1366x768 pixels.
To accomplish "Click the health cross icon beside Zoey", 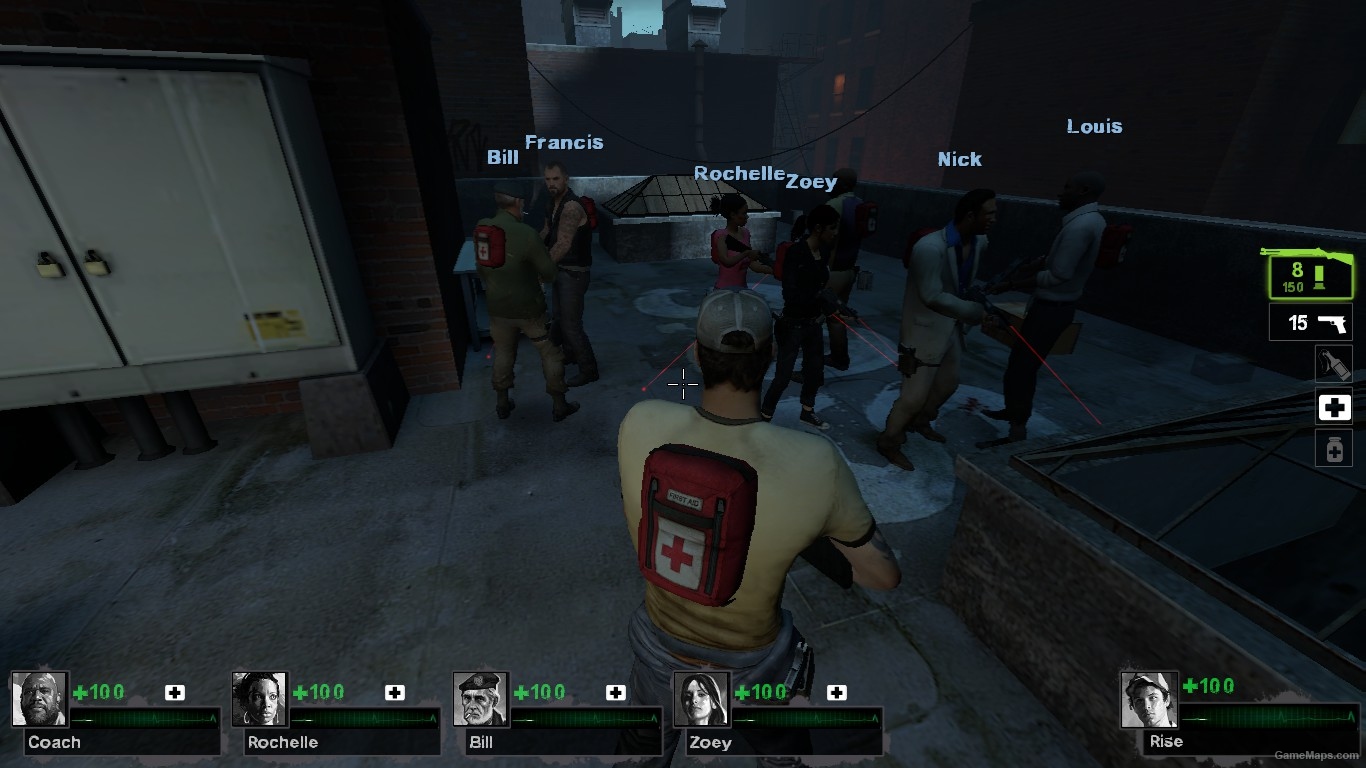I will 835,691.
